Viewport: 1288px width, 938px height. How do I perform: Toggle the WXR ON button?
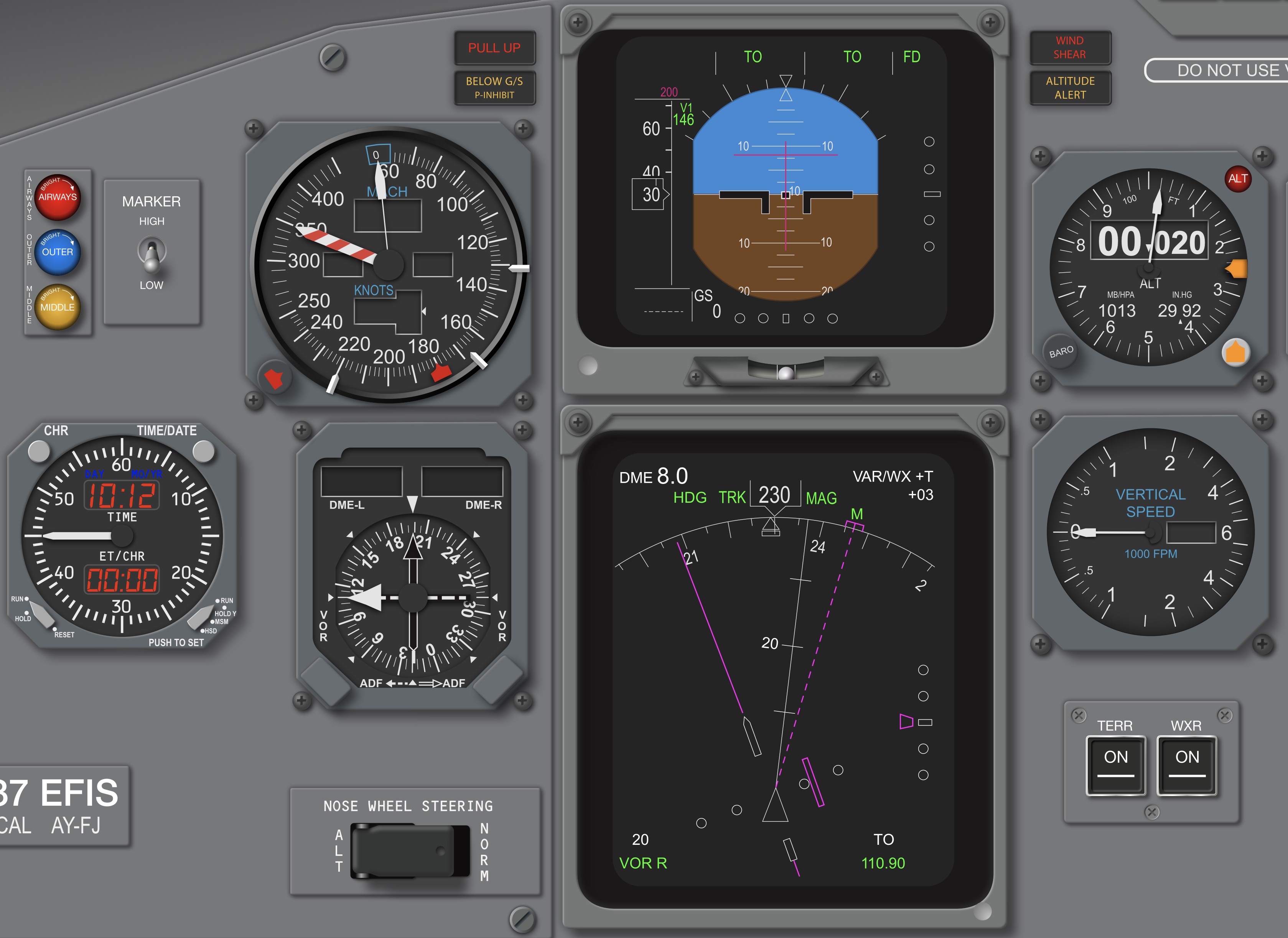tap(1187, 764)
